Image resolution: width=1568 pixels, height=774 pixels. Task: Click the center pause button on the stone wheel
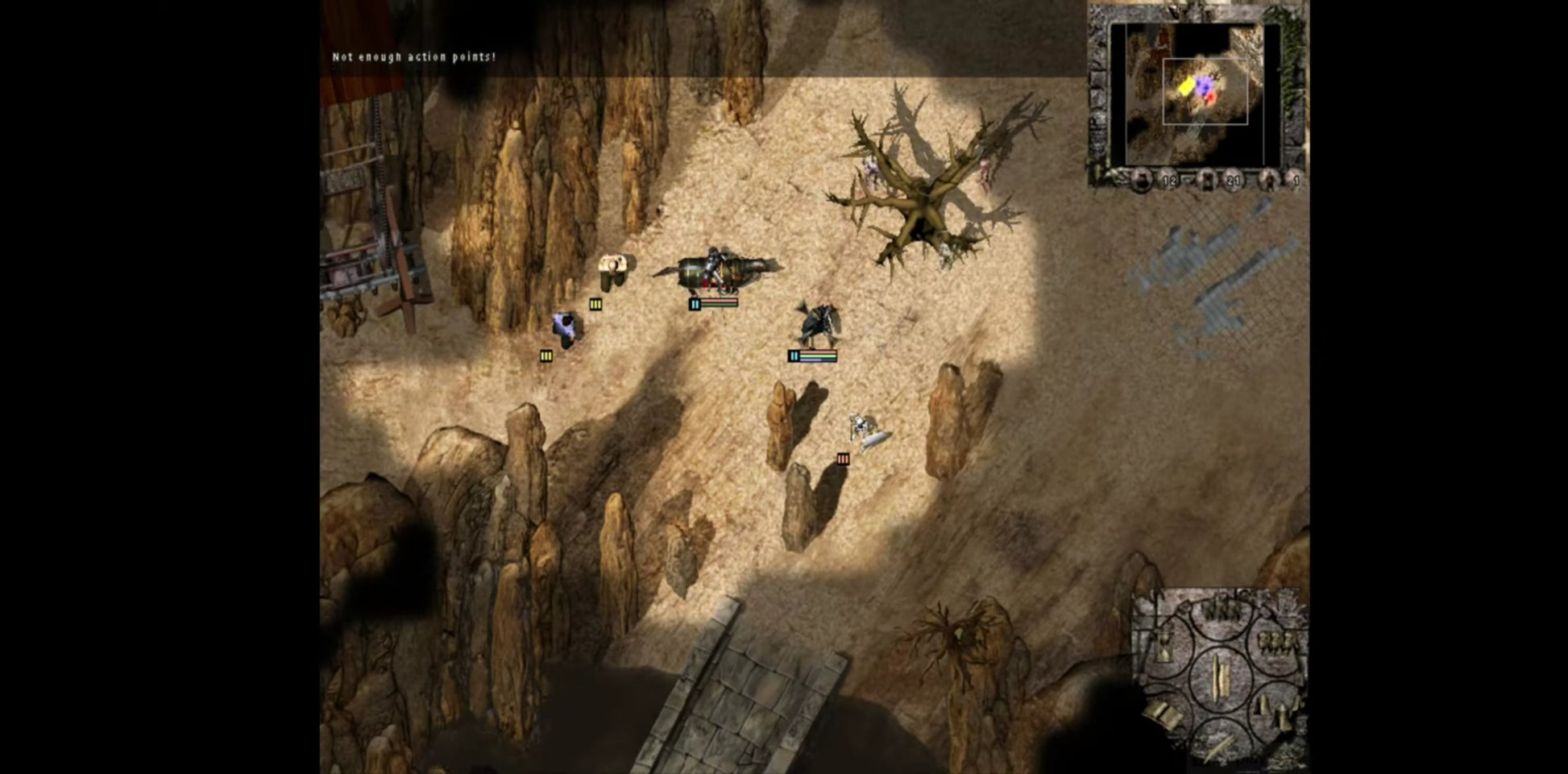point(1220,676)
